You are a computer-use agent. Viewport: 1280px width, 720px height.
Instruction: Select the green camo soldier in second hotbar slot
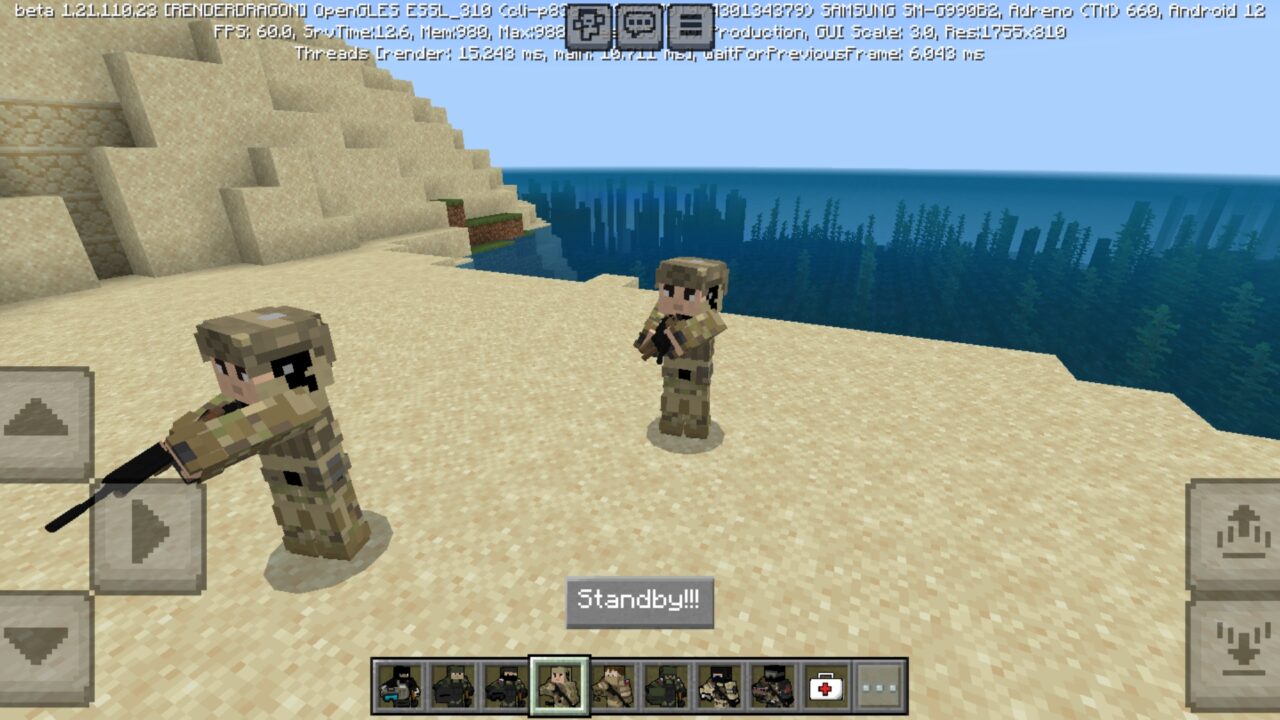[x=452, y=684]
